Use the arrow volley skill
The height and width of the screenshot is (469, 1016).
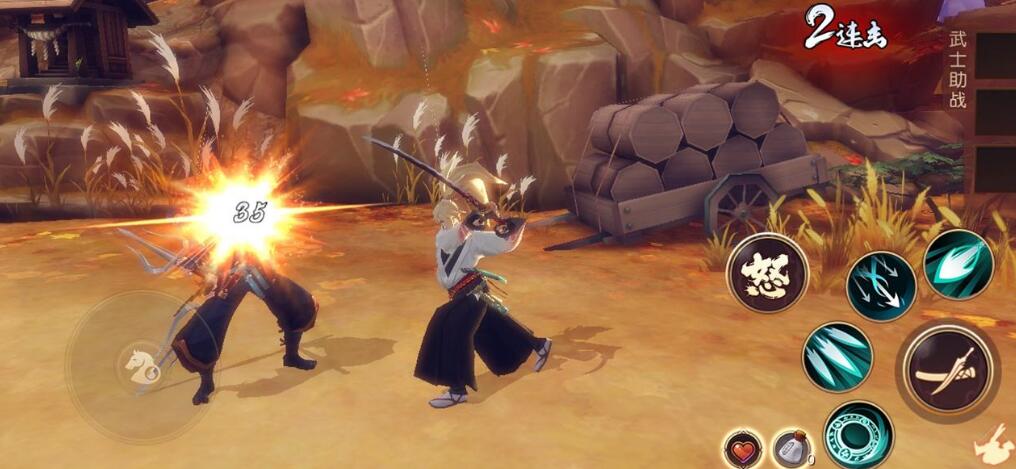point(881,286)
